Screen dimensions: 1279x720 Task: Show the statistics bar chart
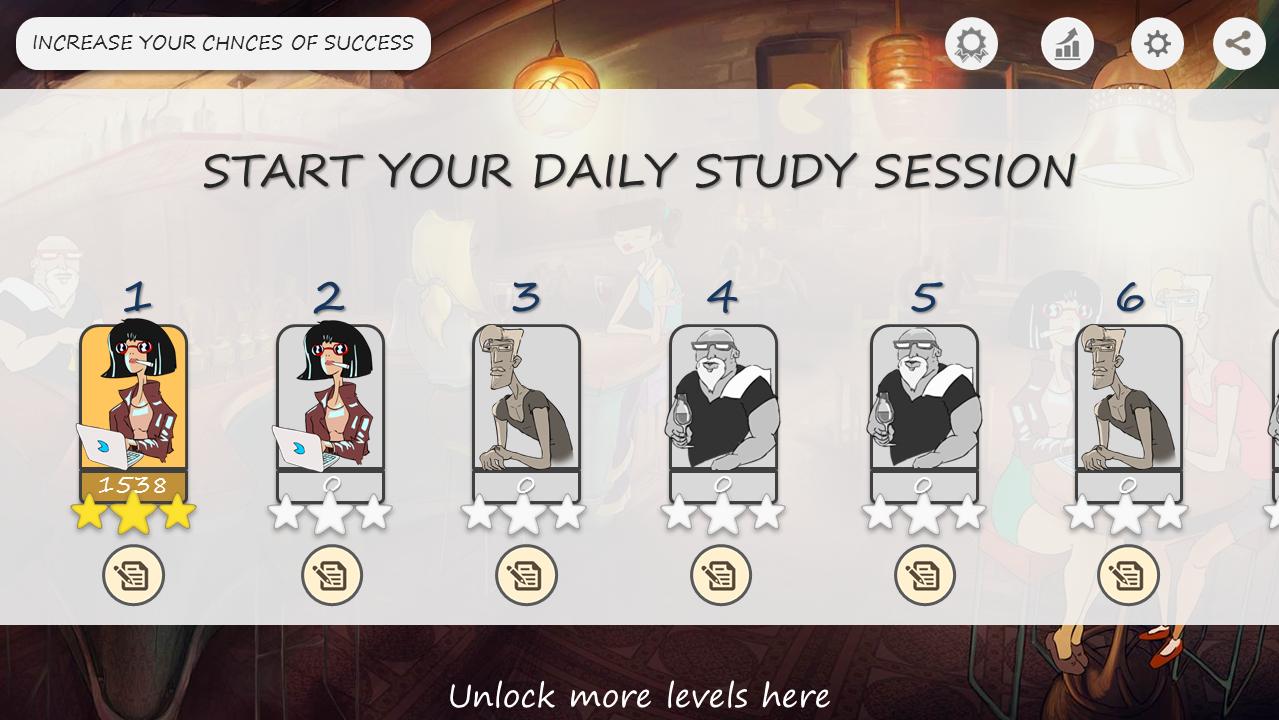coord(1067,44)
